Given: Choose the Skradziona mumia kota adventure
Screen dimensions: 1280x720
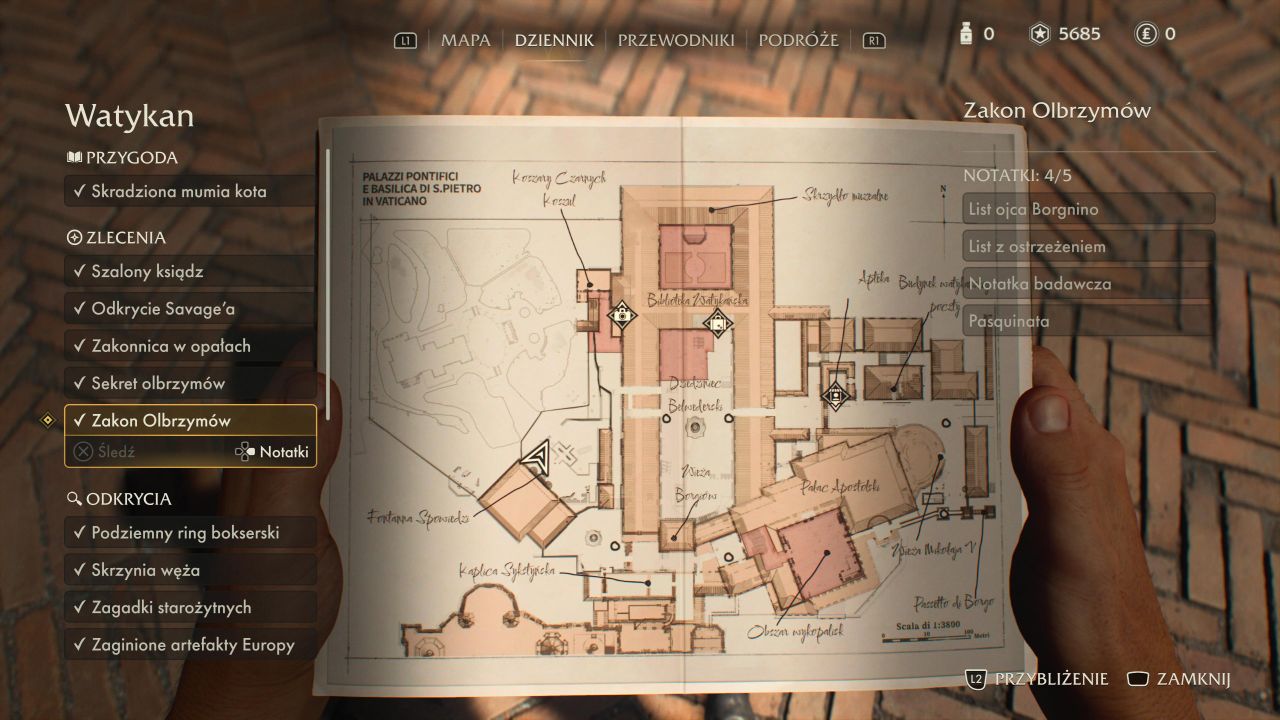Looking at the screenshot, I should pyautogui.click(x=190, y=191).
